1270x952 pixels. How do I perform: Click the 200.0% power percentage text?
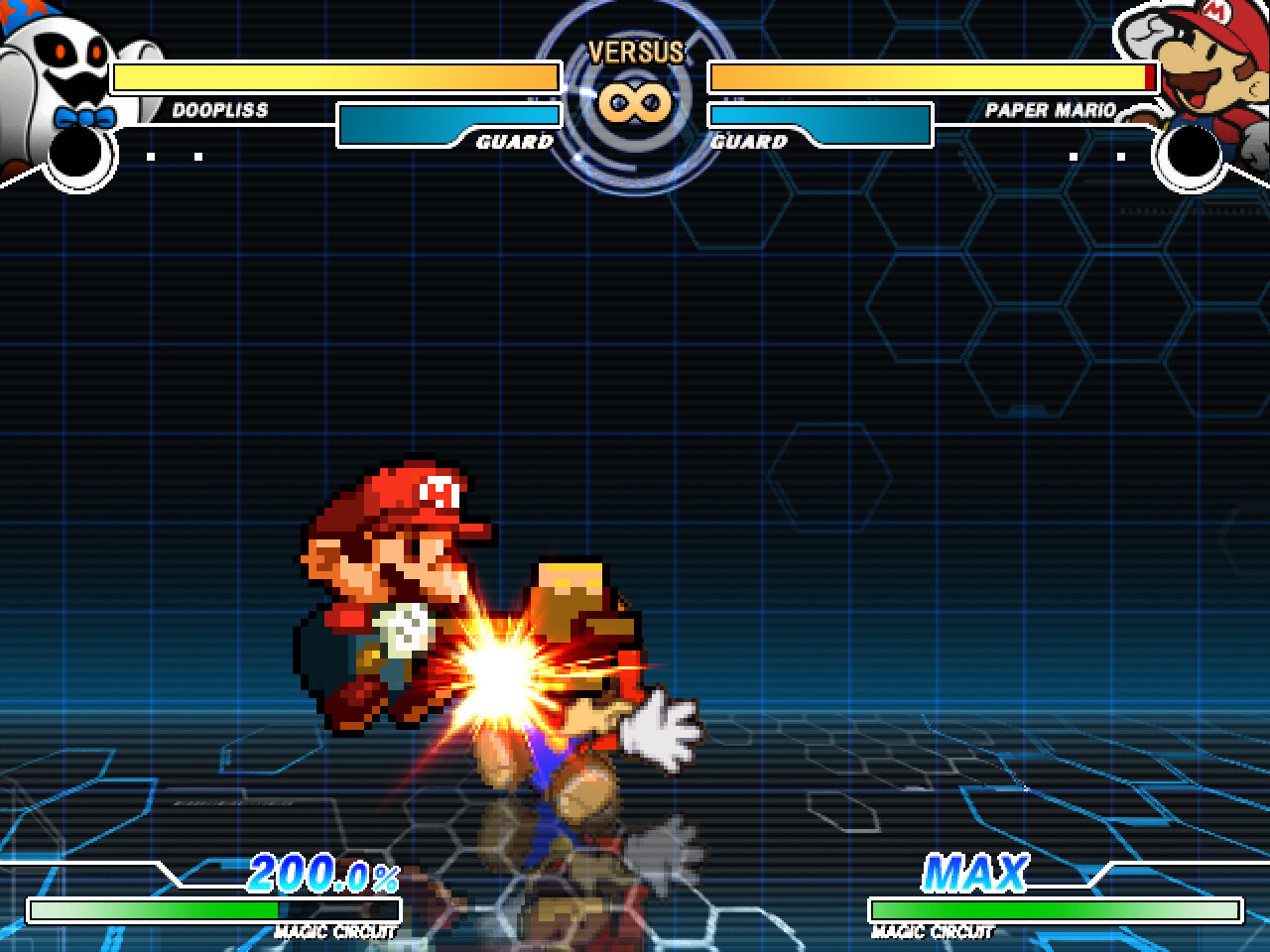(x=325, y=875)
